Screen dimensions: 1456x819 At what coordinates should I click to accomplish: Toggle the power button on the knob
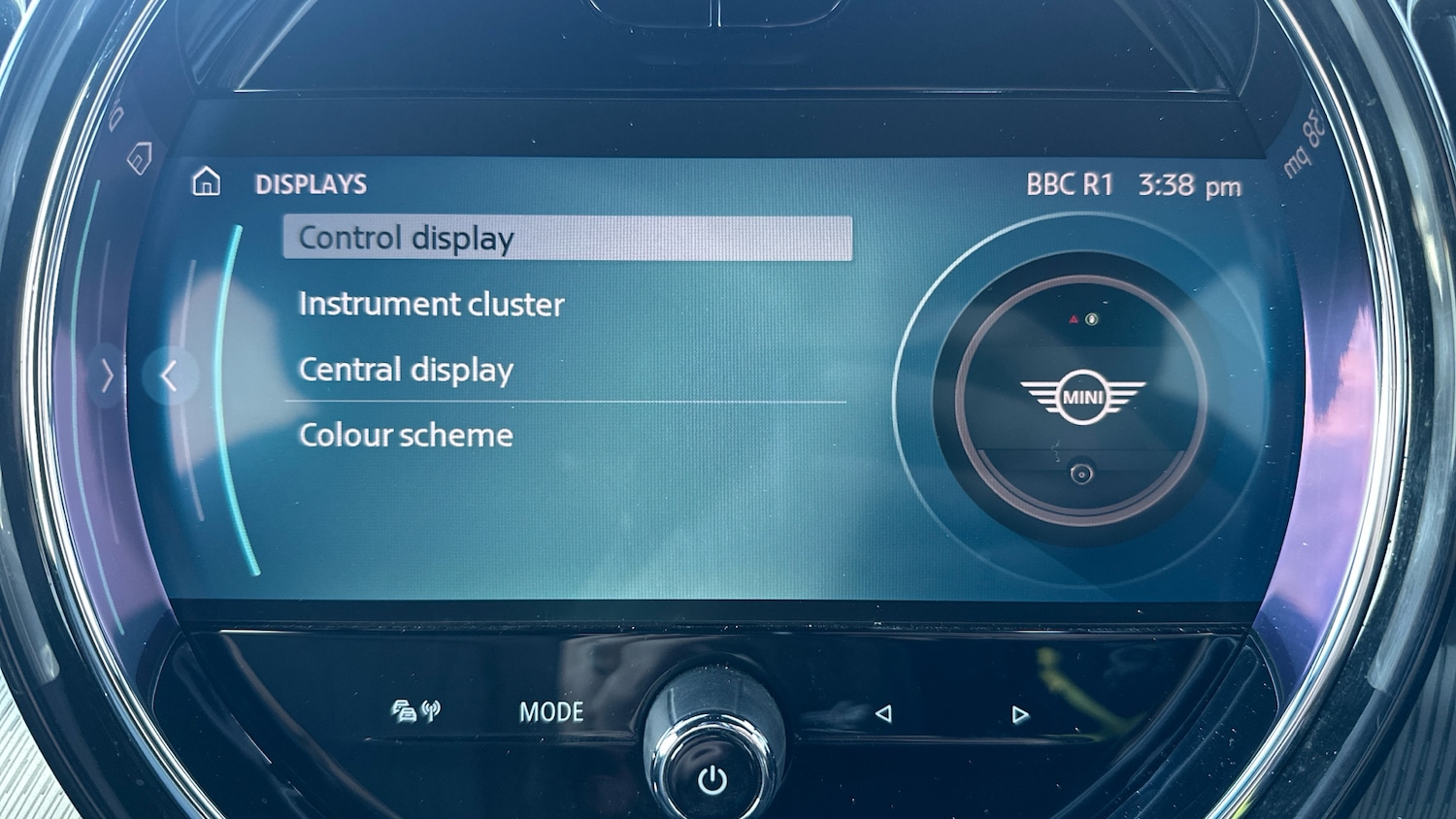coord(712,779)
